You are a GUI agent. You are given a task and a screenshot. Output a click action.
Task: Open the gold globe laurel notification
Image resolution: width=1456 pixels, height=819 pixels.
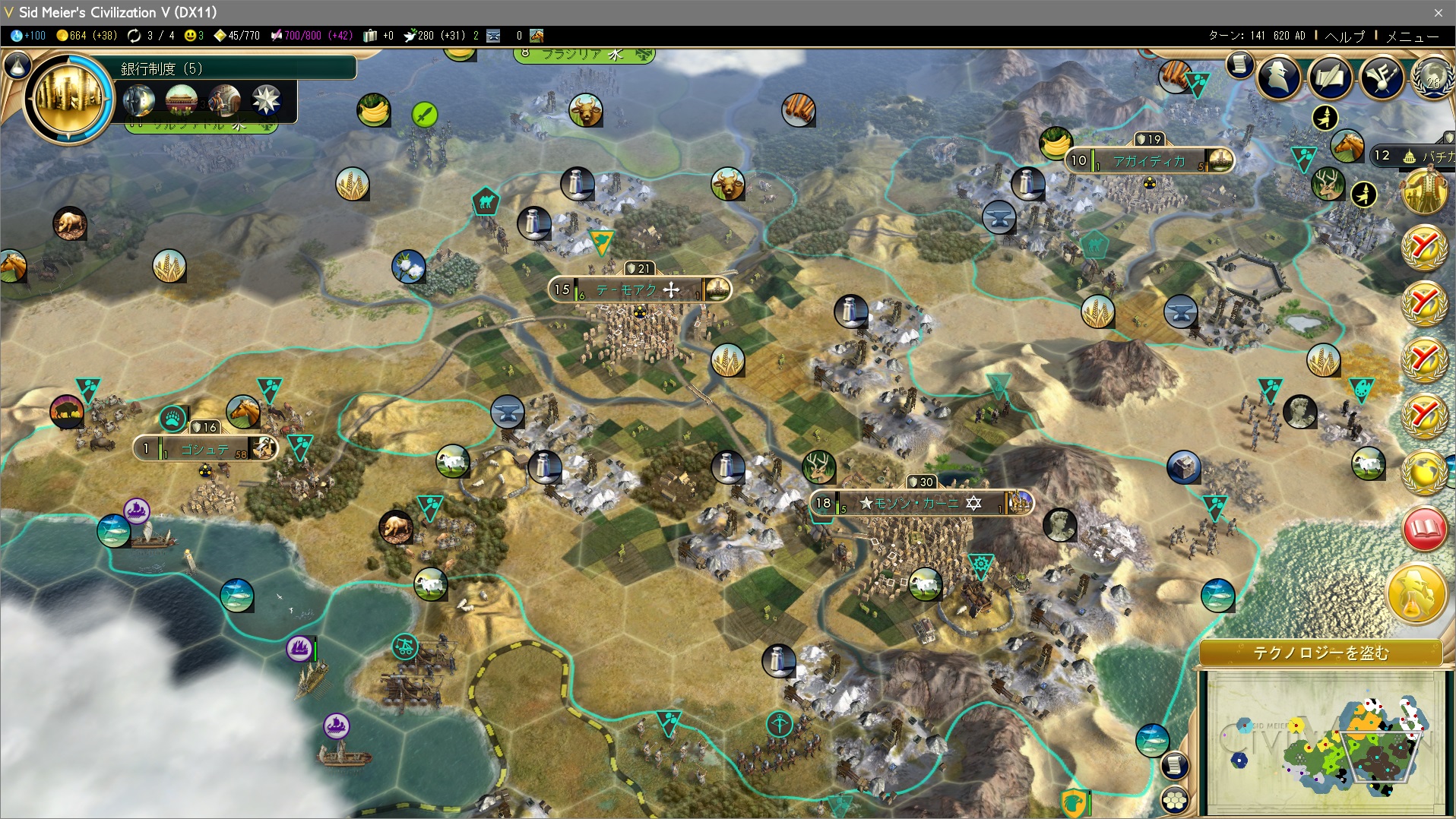(x=1424, y=472)
